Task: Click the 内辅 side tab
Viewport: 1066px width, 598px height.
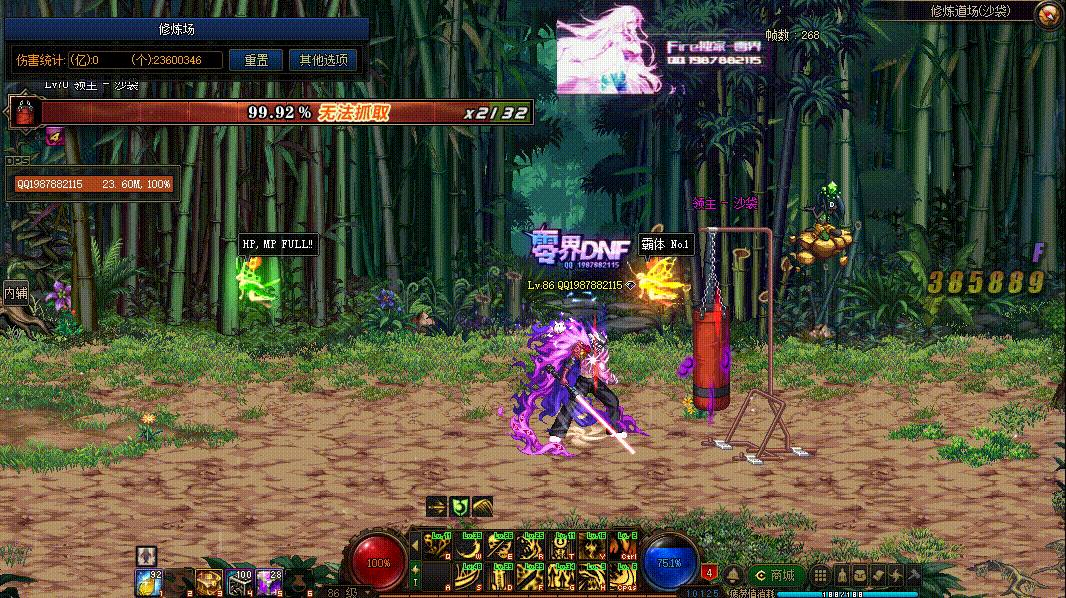Action: 15,293
